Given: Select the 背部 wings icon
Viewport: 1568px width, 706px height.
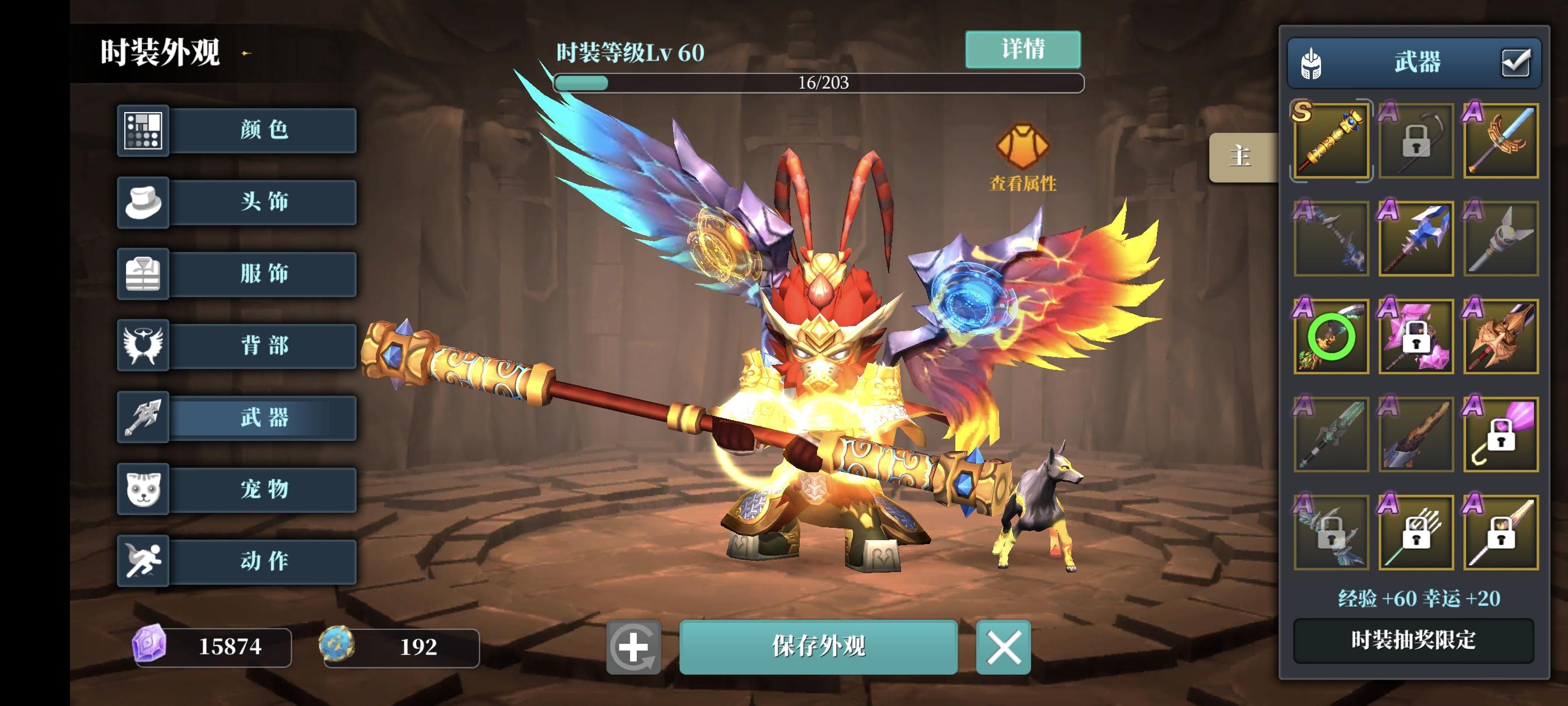Looking at the screenshot, I should pyautogui.click(x=142, y=345).
